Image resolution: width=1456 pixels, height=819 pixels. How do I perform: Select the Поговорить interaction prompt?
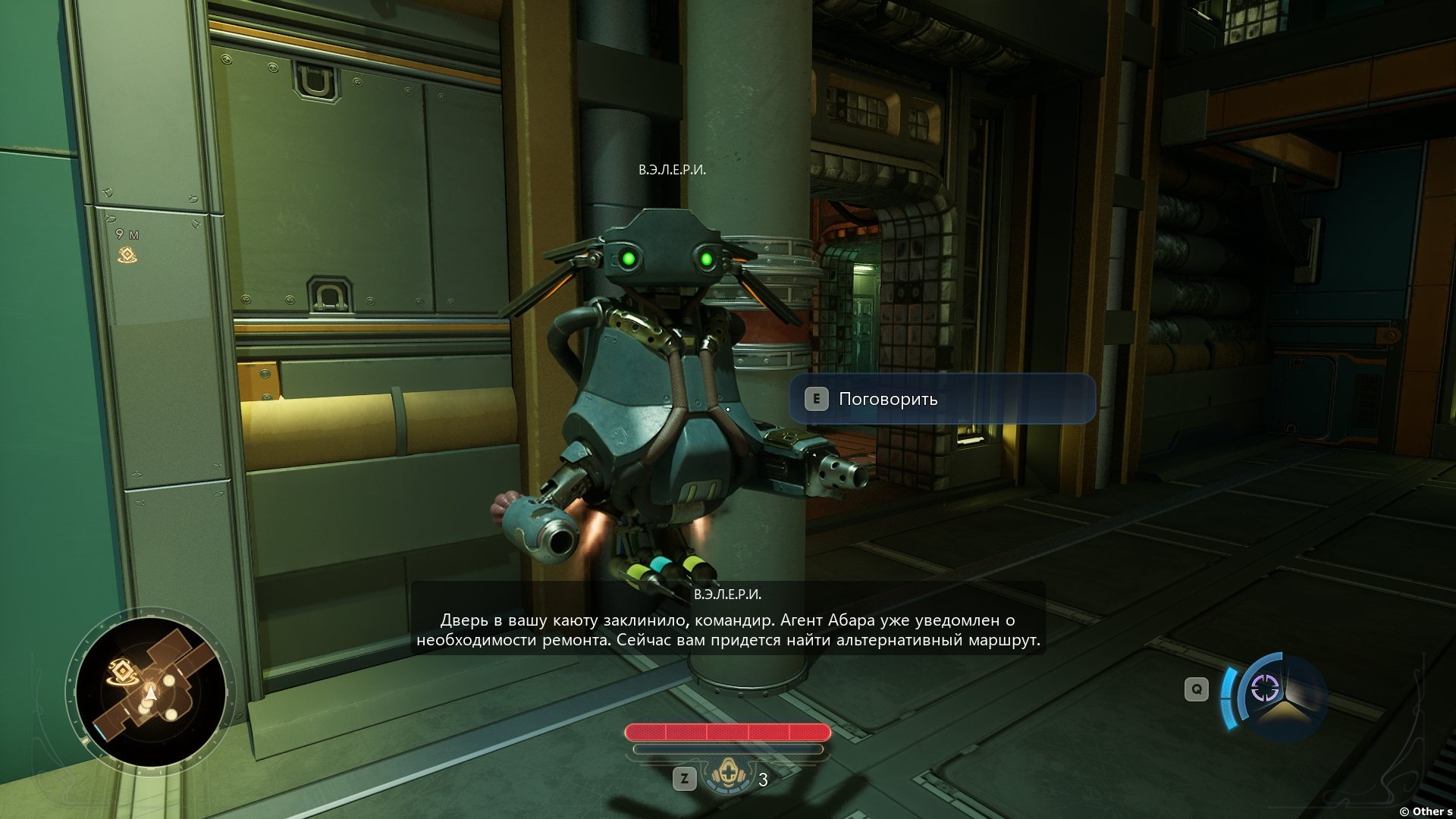tap(942, 399)
